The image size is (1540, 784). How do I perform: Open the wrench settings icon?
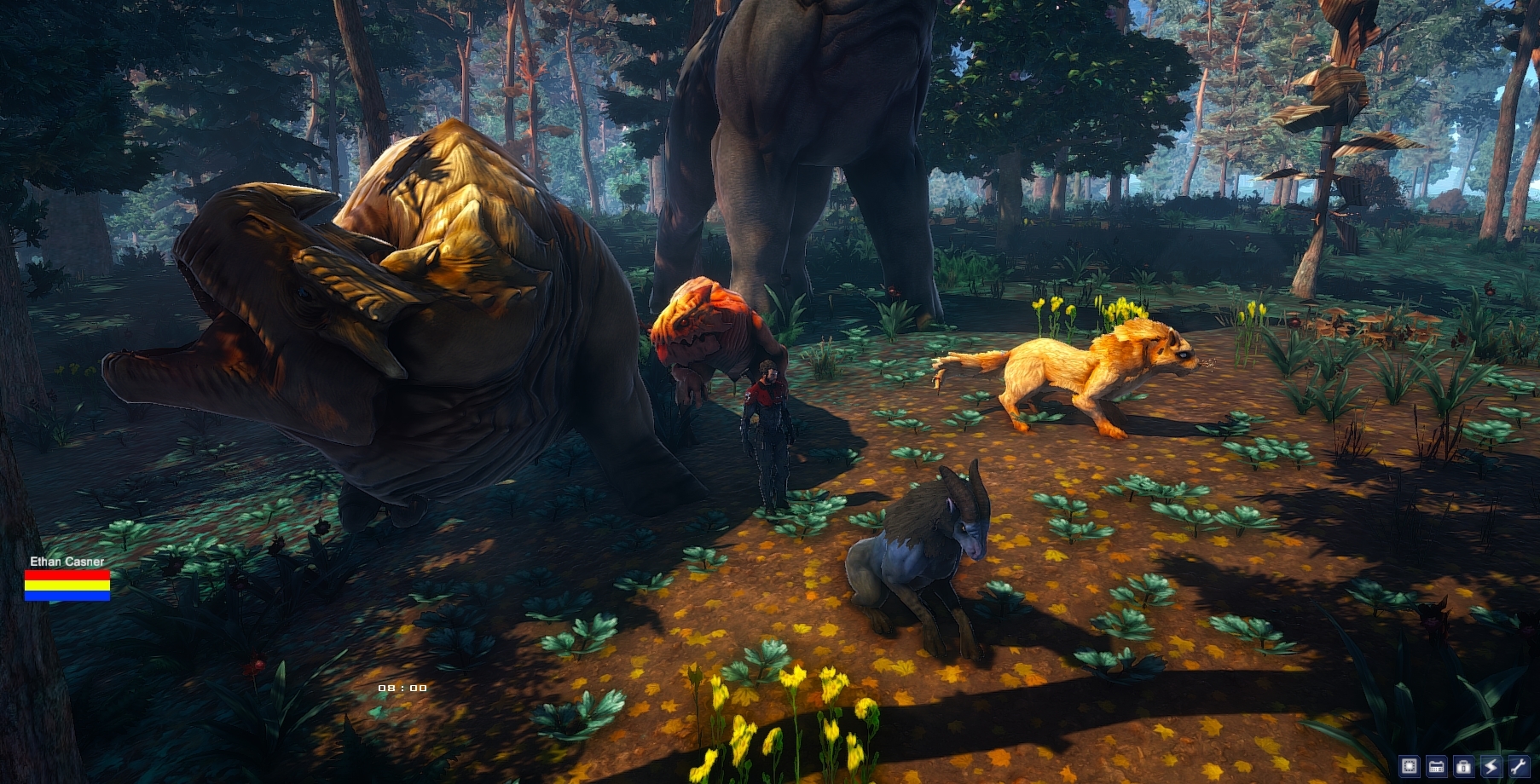(1518, 766)
